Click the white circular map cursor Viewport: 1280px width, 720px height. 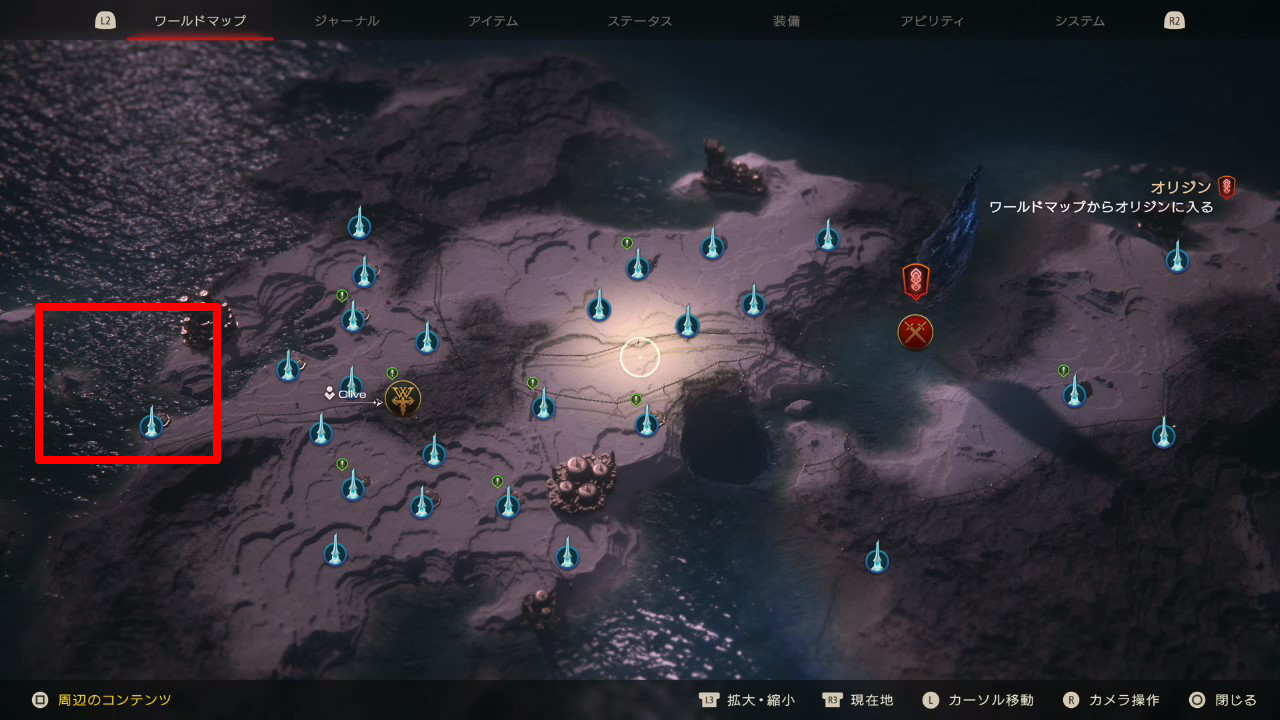pos(640,357)
